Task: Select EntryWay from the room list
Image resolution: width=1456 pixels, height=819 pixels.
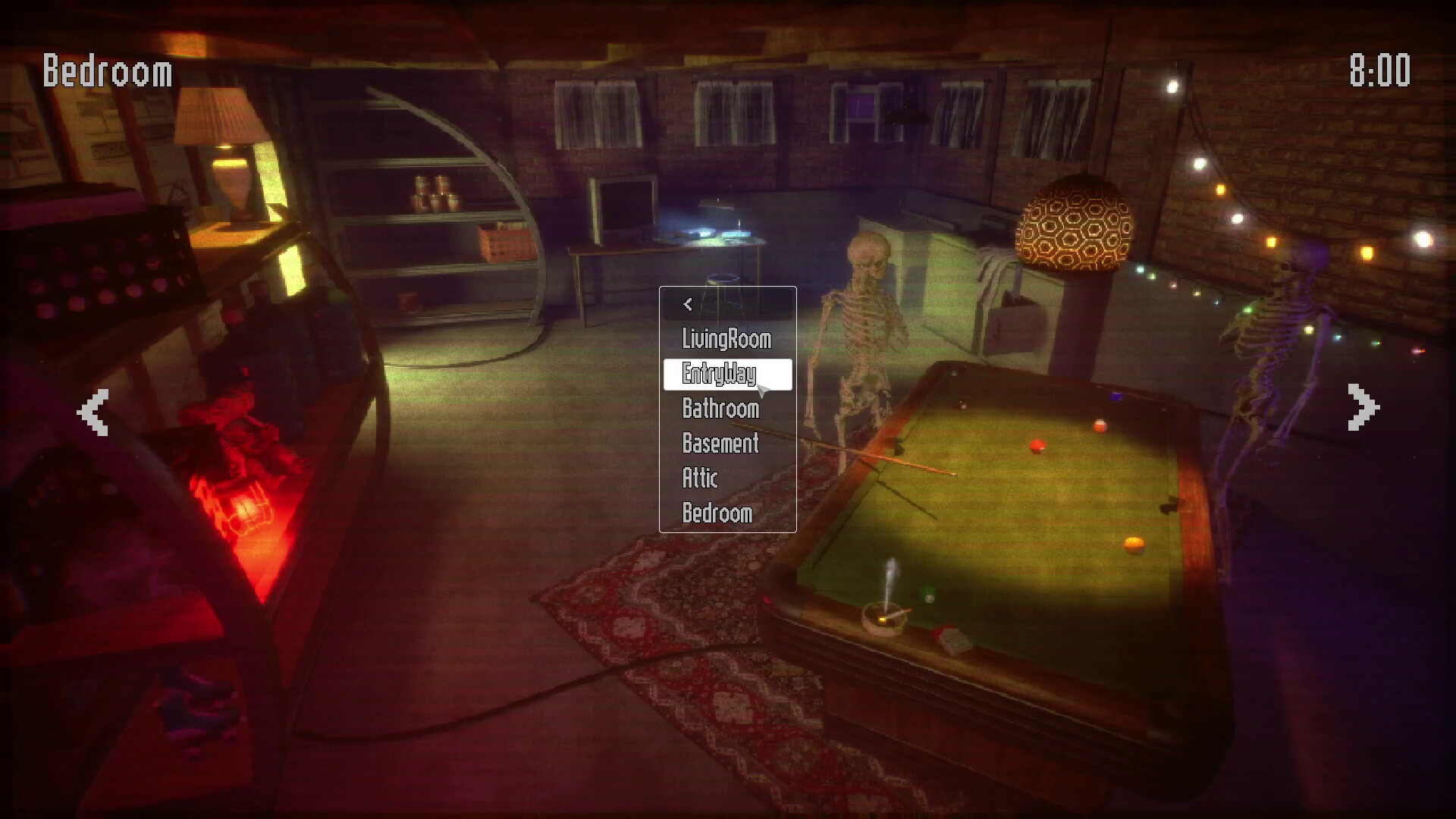Action: pos(719,374)
